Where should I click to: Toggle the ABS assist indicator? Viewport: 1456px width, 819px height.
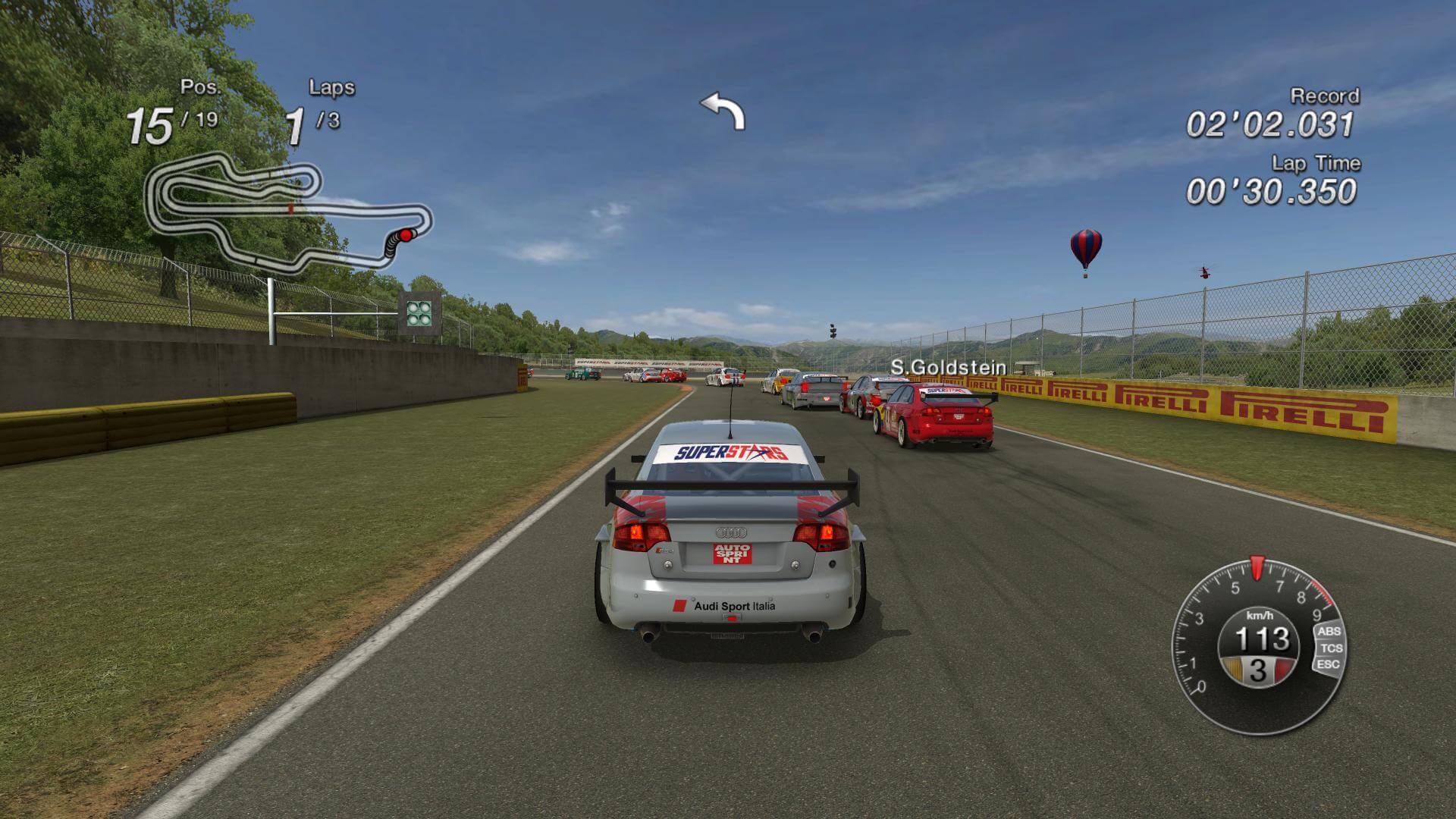click(x=1329, y=631)
